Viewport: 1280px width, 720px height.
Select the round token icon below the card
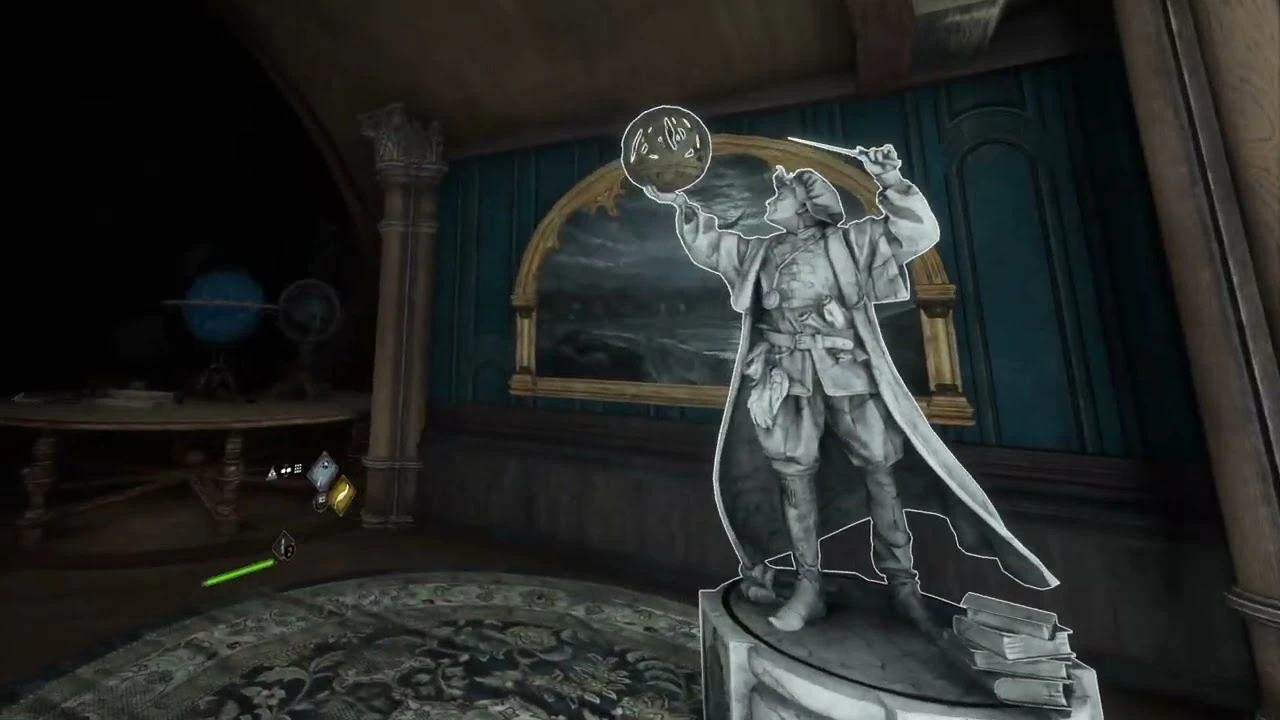(320, 500)
